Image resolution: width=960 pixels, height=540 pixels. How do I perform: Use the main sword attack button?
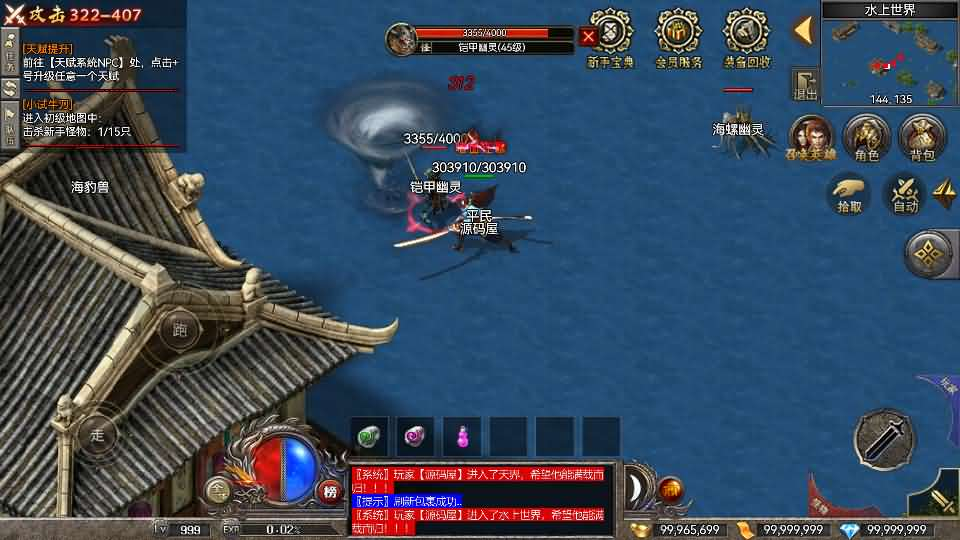(x=884, y=438)
